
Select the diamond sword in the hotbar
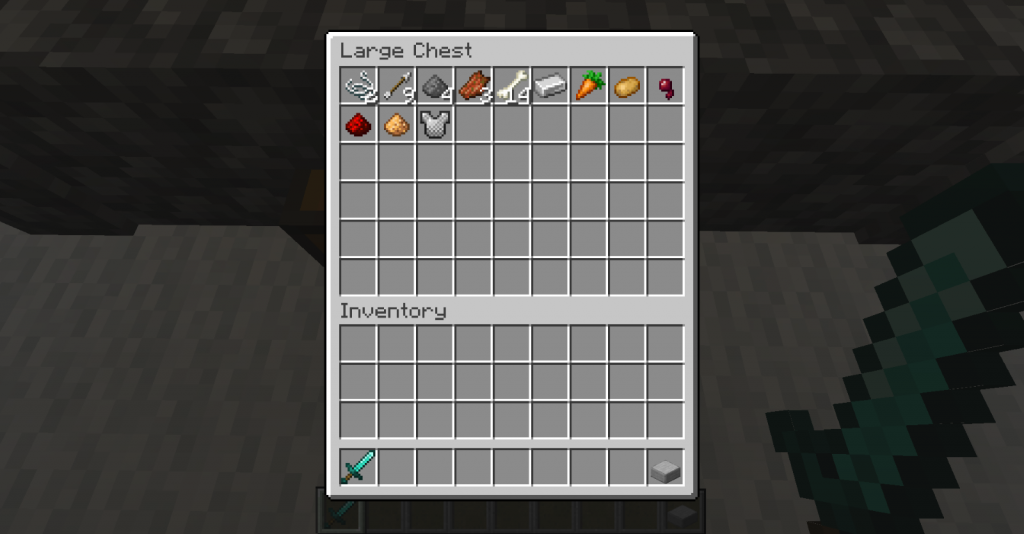(x=358, y=467)
